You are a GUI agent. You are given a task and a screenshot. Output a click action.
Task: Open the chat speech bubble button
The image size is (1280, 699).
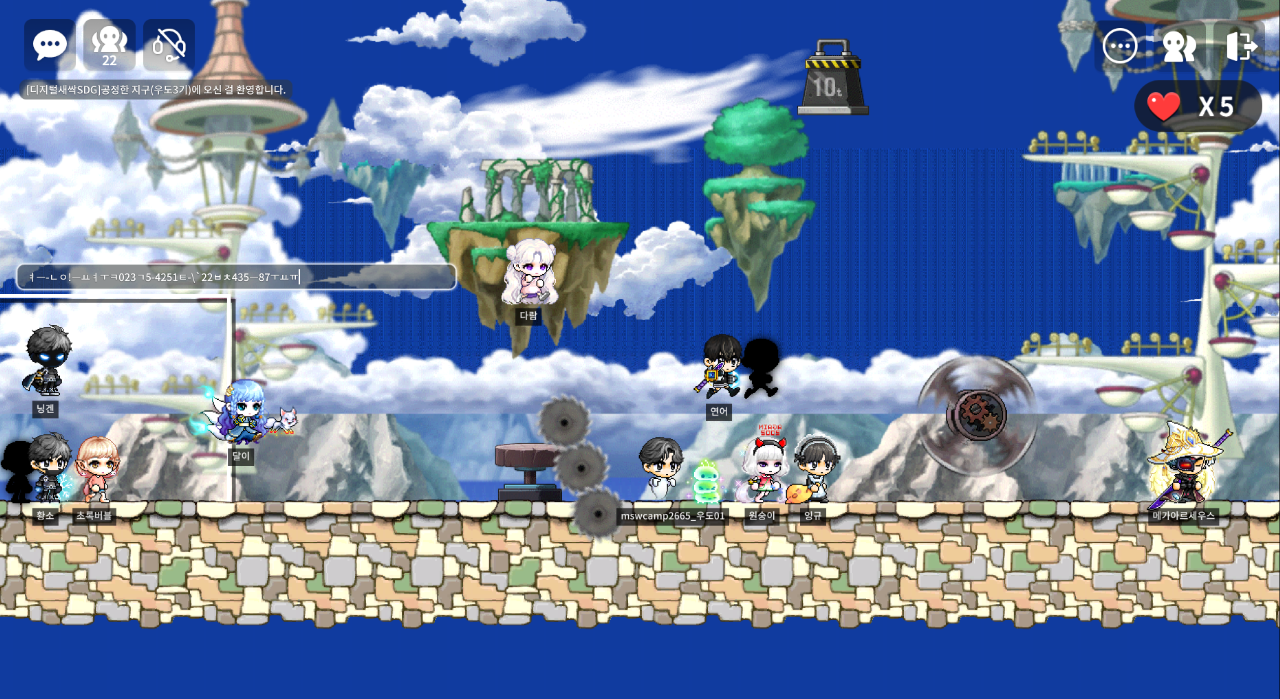click(49, 45)
